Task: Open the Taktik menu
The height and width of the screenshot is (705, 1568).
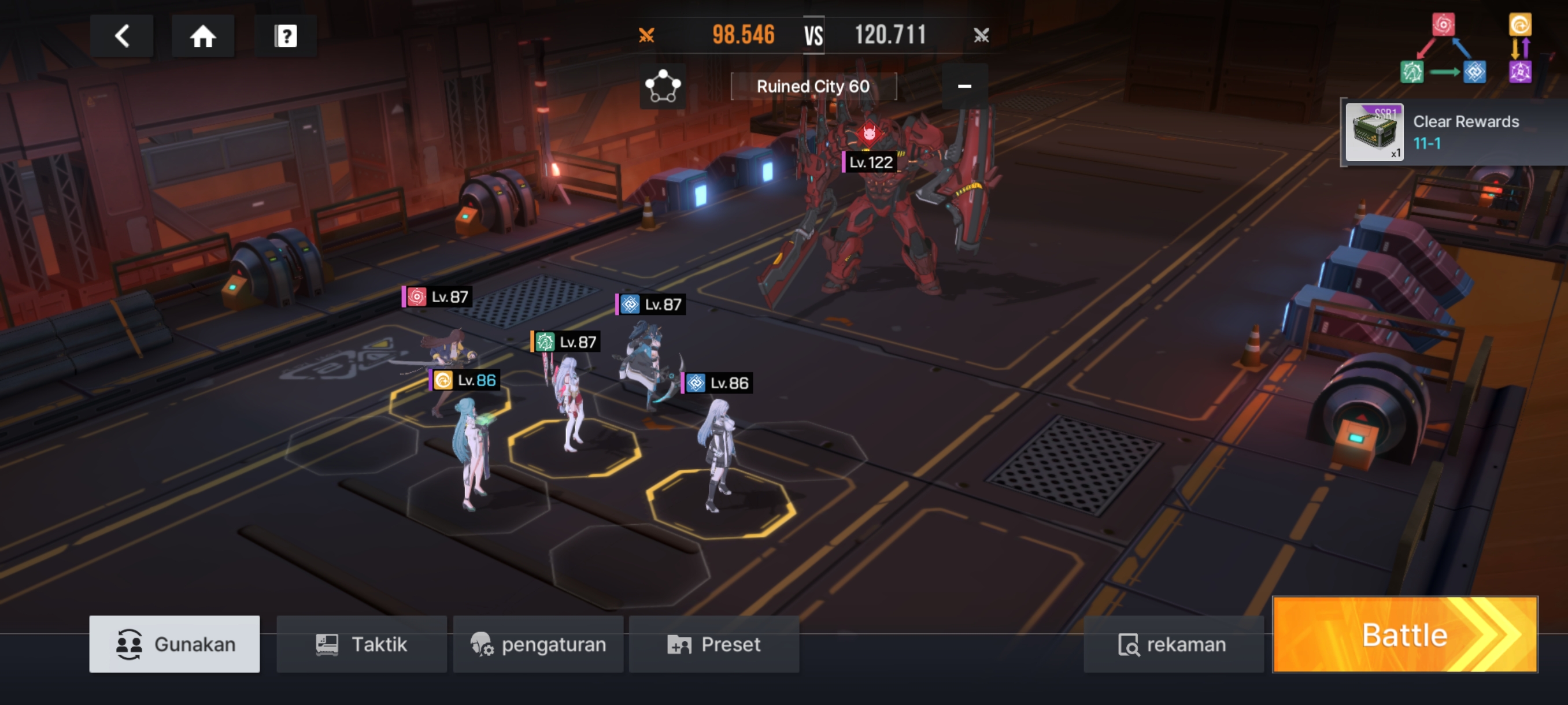Action: [x=361, y=644]
